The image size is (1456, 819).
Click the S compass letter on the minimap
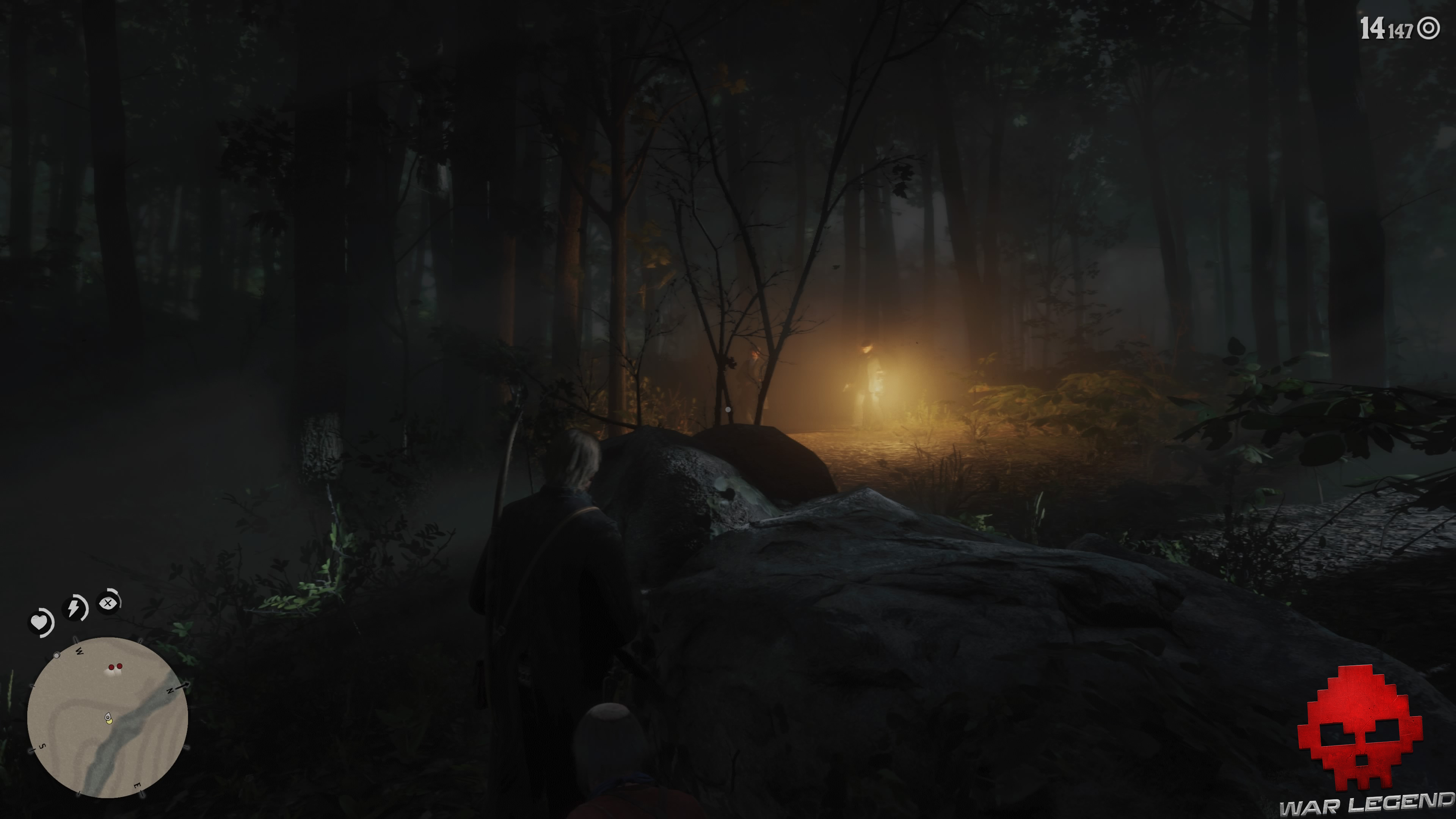pyautogui.click(x=42, y=745)
